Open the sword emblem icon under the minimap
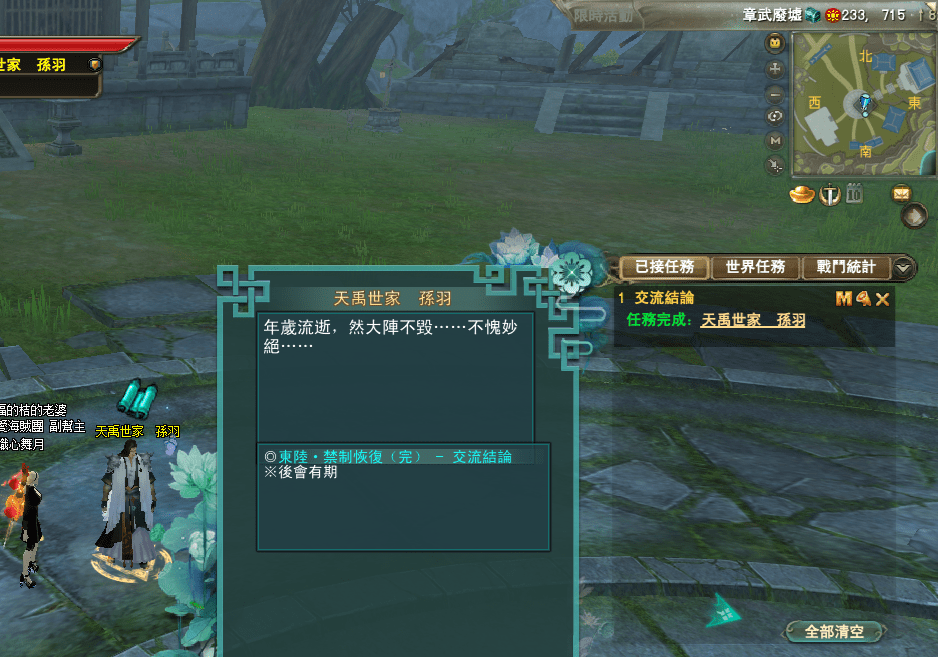 [x=829, y=194]
